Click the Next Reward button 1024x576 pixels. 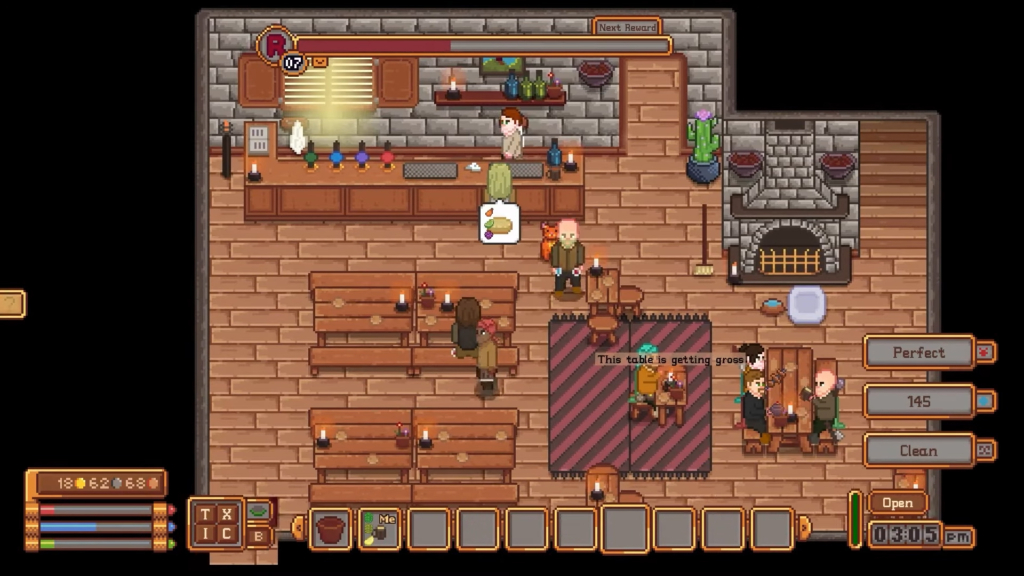(x=627, y=27)
